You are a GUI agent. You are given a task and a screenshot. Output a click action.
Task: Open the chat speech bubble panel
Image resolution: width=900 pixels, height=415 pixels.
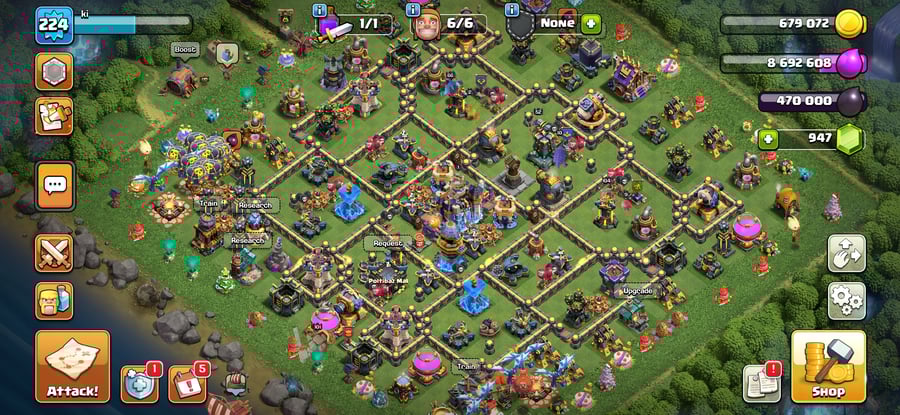pos(55,185)
